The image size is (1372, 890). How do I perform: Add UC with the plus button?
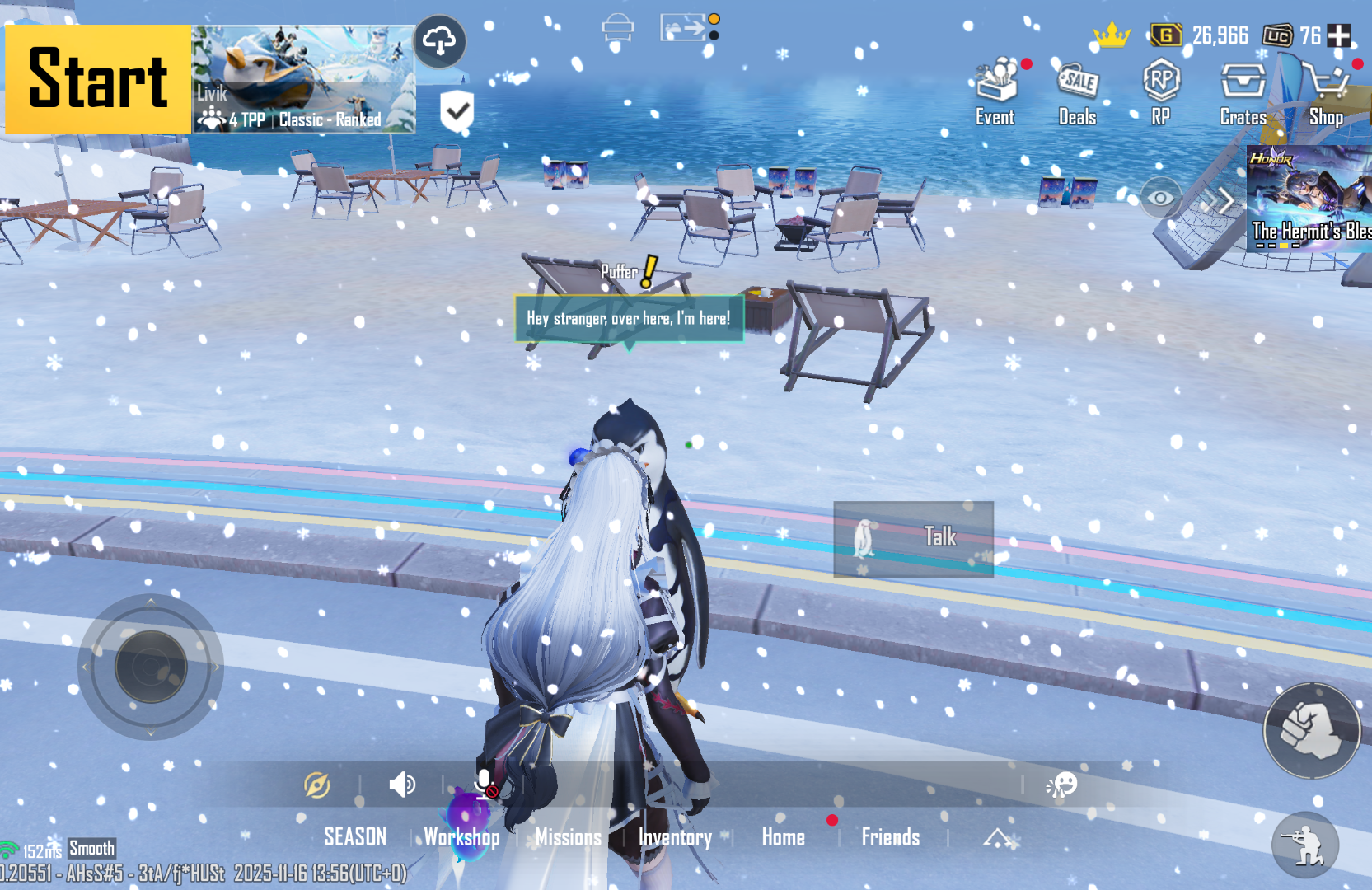pyautogui.click(x=1339, y=35)
